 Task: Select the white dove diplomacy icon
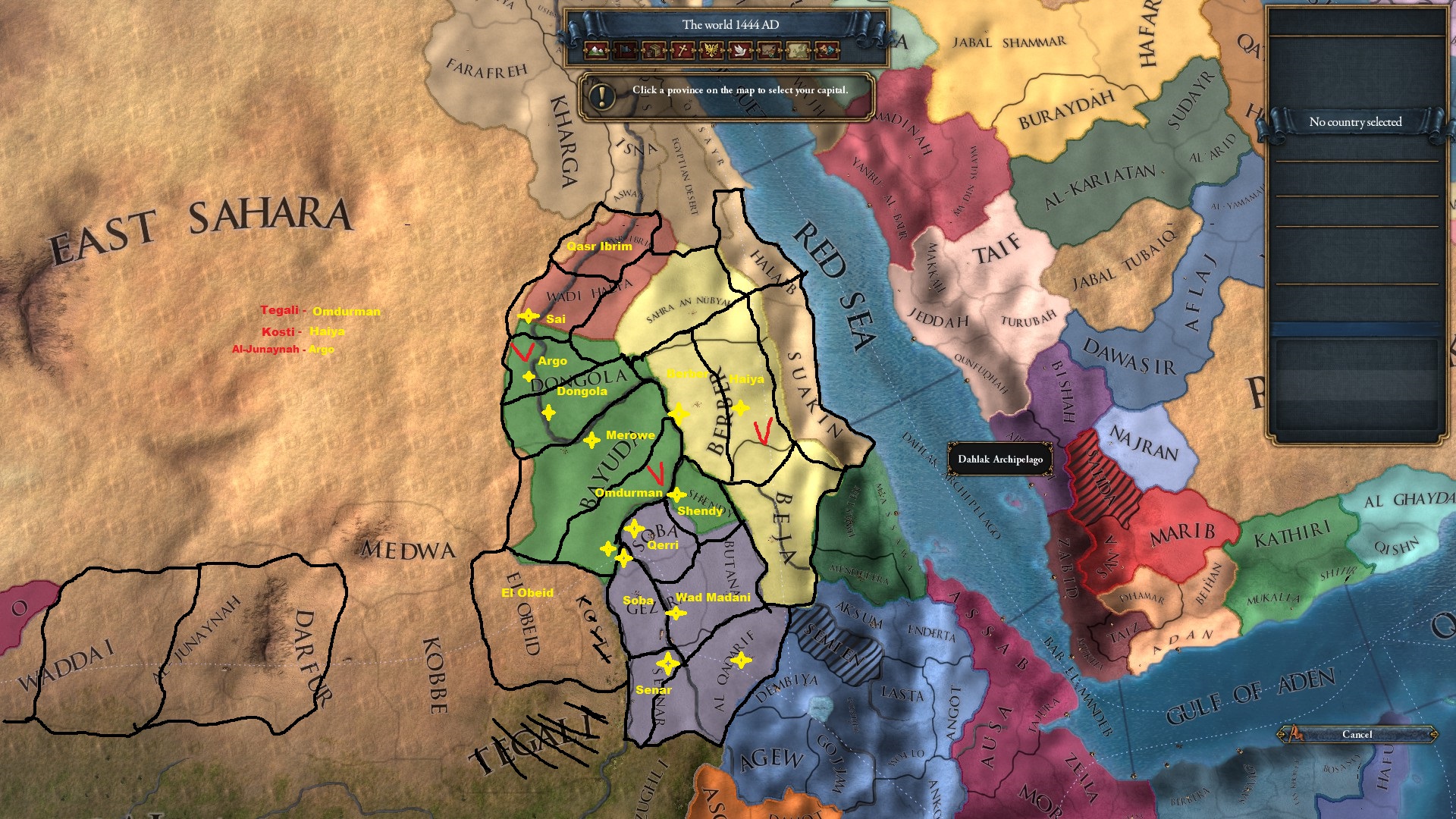740,51
